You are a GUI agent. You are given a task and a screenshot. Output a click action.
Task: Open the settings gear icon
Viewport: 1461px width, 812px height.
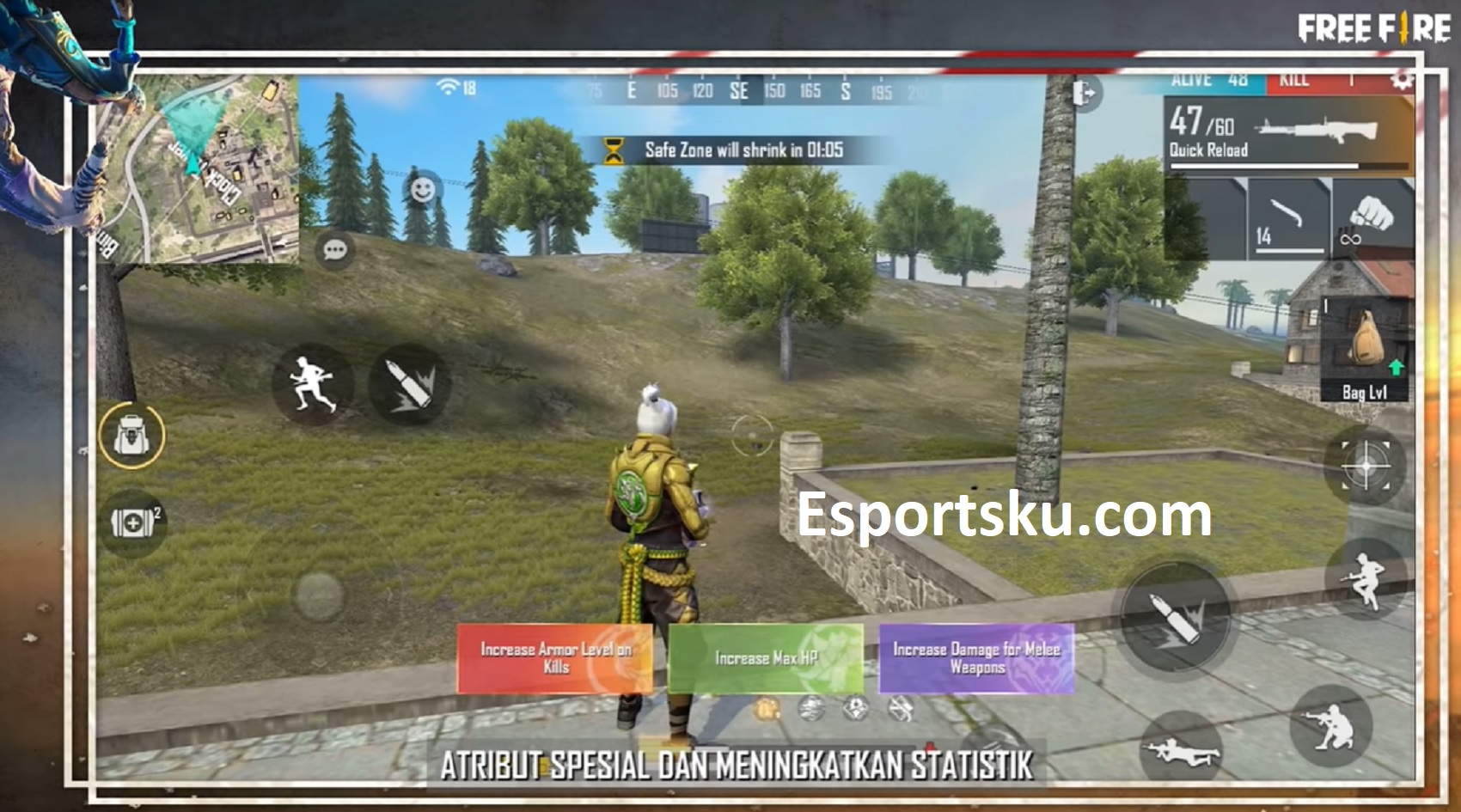click(x=1403, y=80)
